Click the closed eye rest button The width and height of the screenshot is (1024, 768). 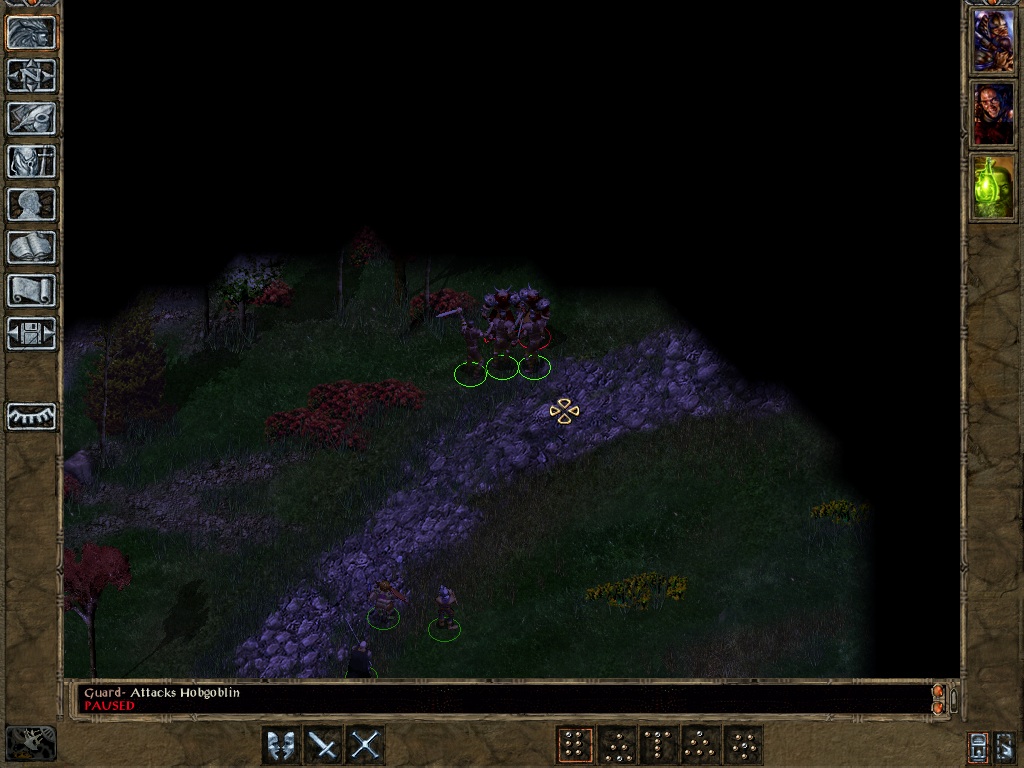pos(31,416)
